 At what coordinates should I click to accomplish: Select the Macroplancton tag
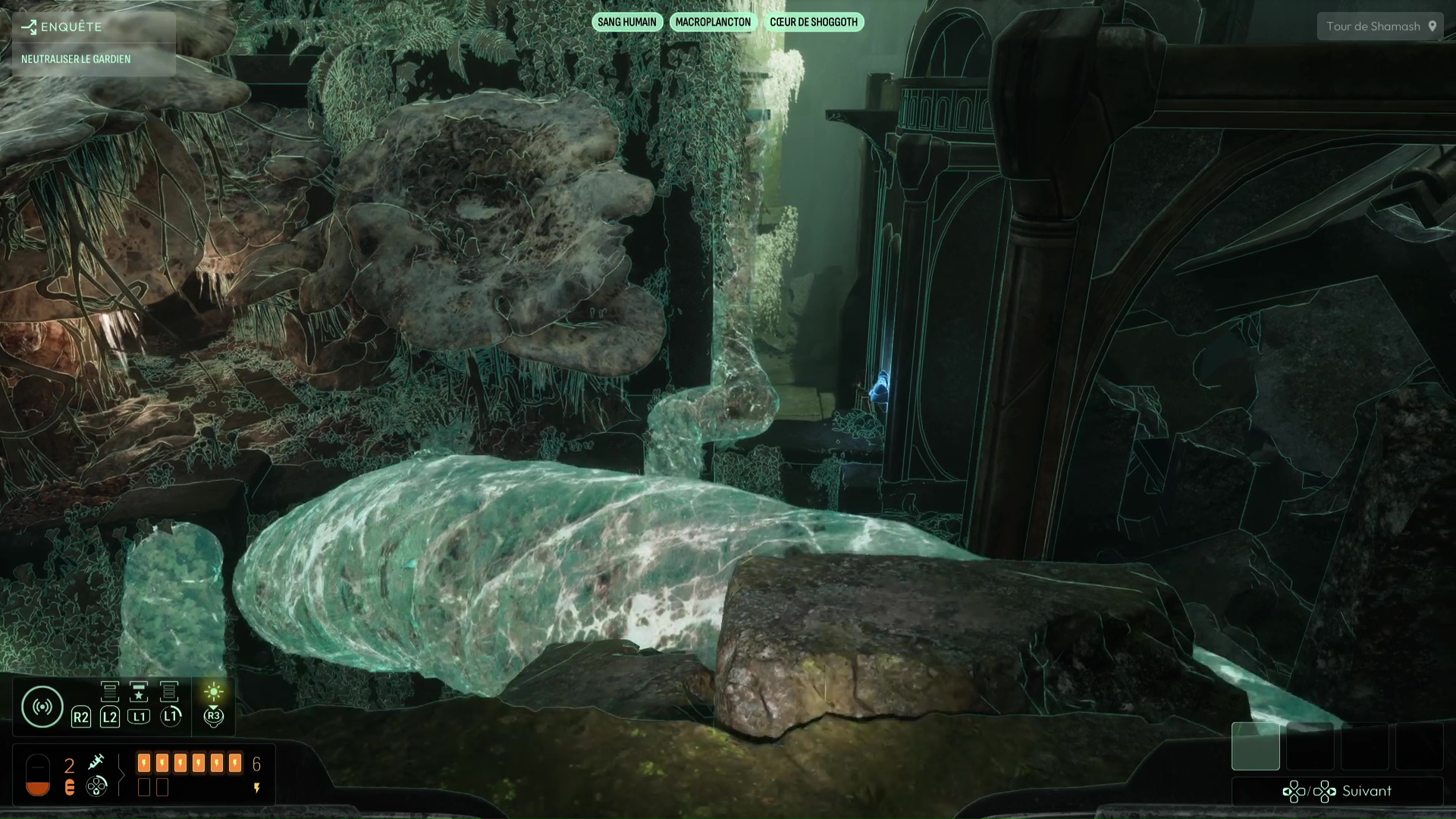(x=713, y=22)
